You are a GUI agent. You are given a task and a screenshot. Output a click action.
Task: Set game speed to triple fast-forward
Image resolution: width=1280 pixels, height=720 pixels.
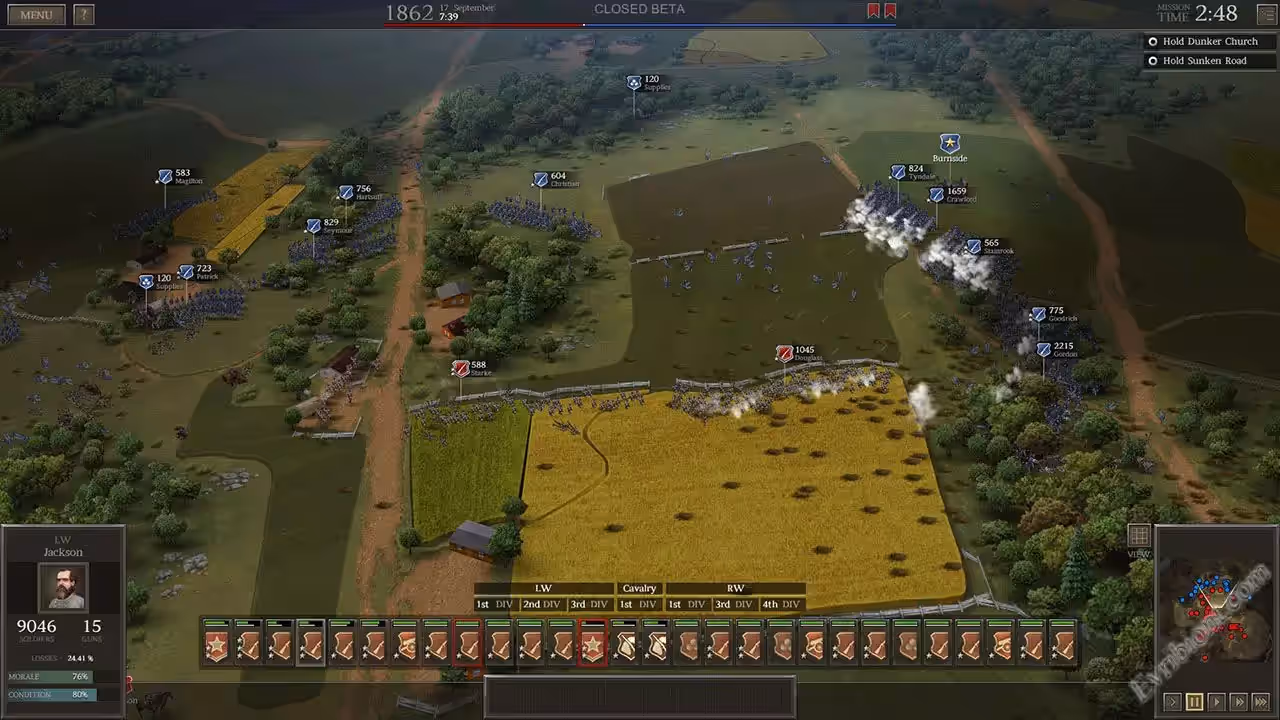click(x=1260, y=702)
